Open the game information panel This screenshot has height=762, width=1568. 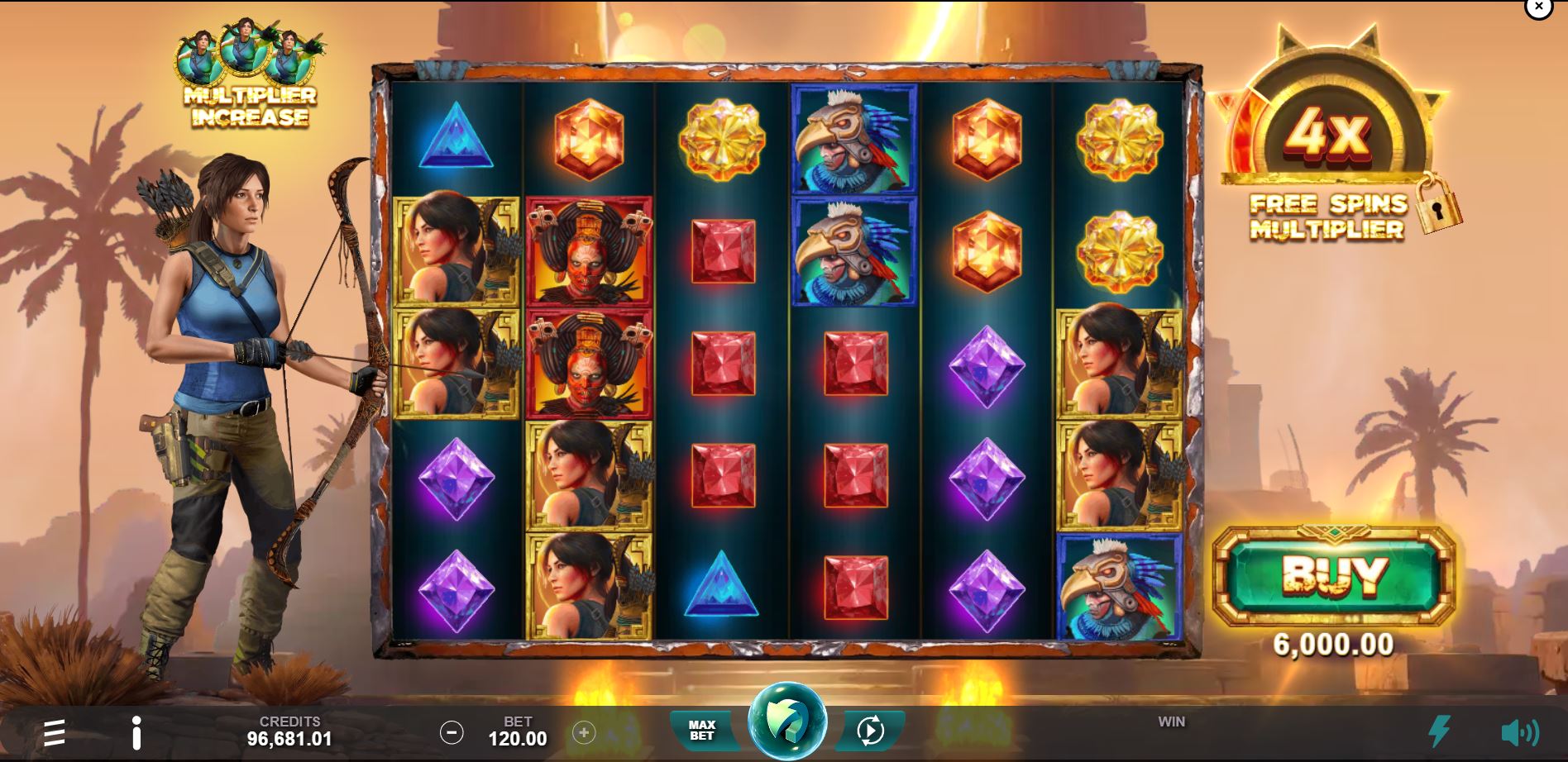(137, 731)
